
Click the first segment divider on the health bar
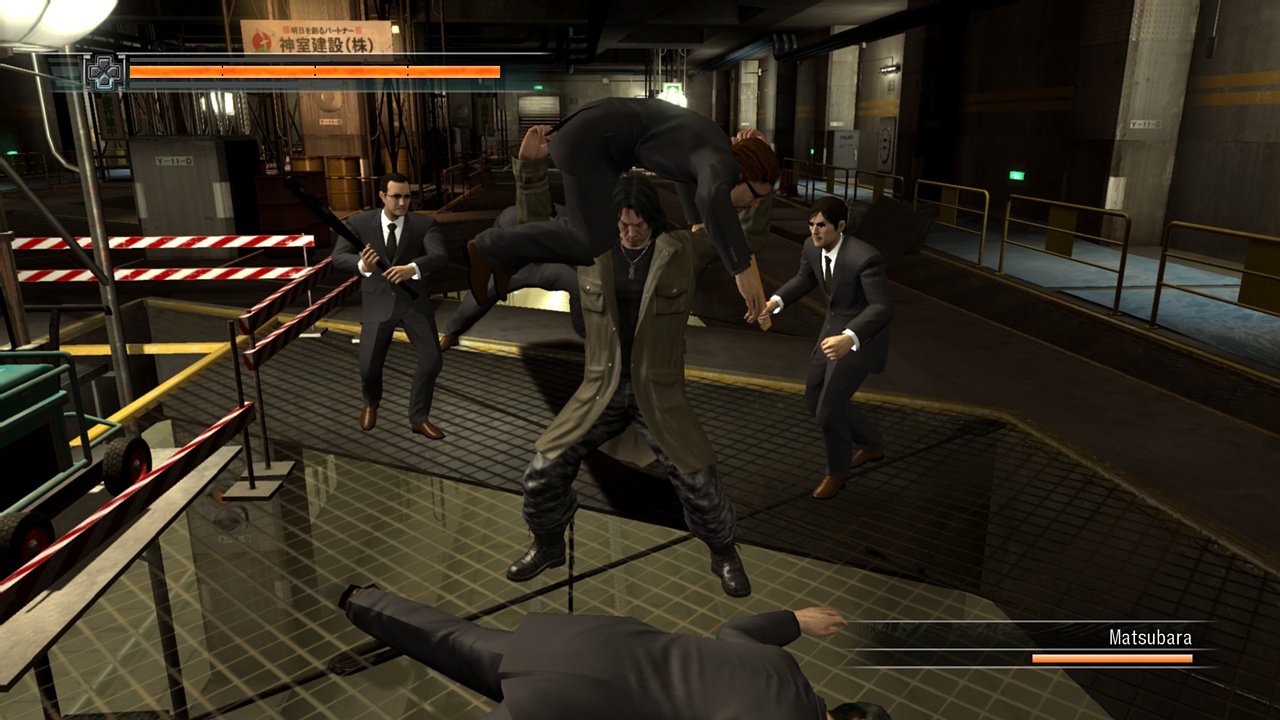tap(223, 72)
